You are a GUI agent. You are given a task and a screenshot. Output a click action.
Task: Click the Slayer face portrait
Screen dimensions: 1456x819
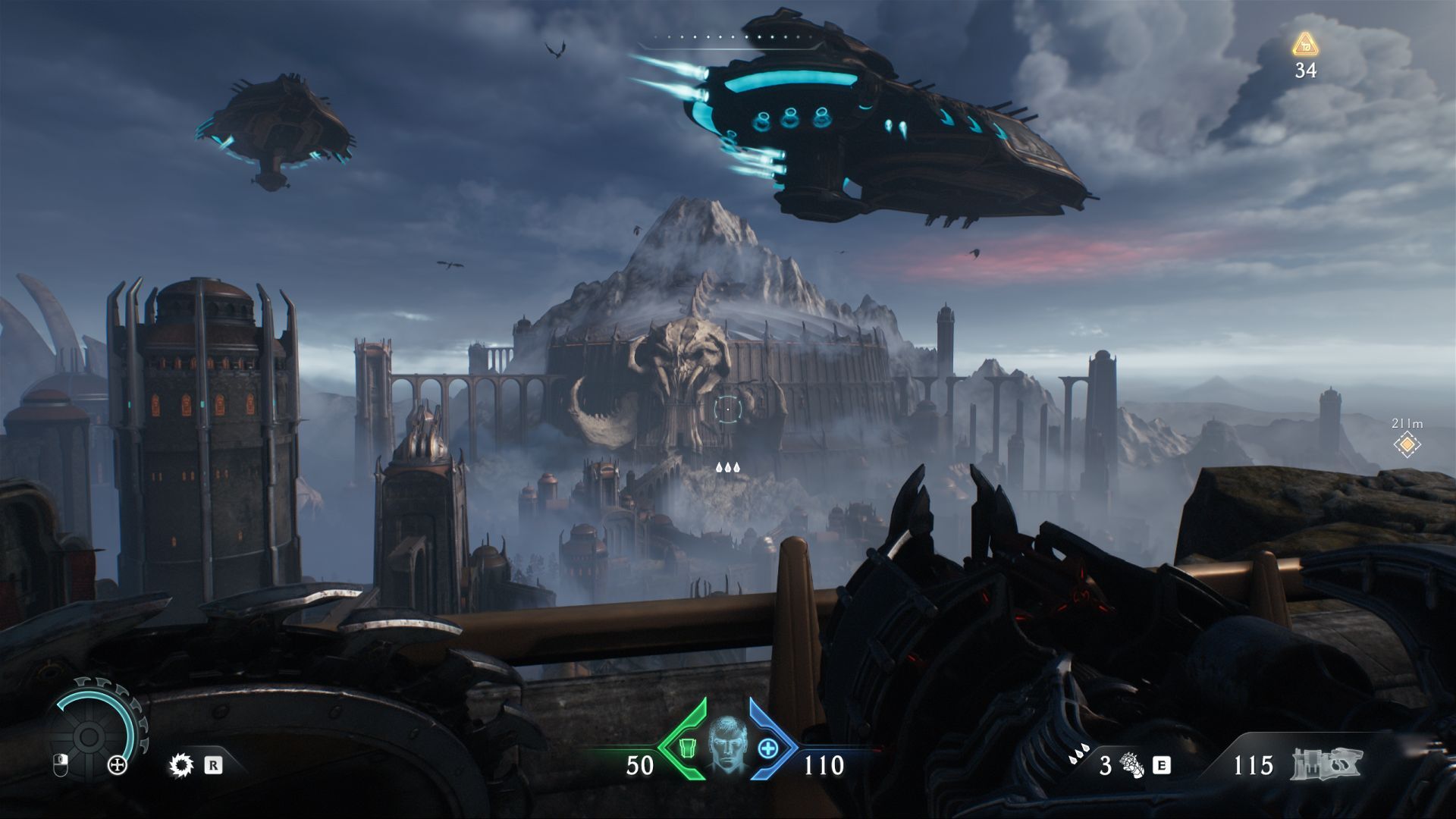point(727,745)
